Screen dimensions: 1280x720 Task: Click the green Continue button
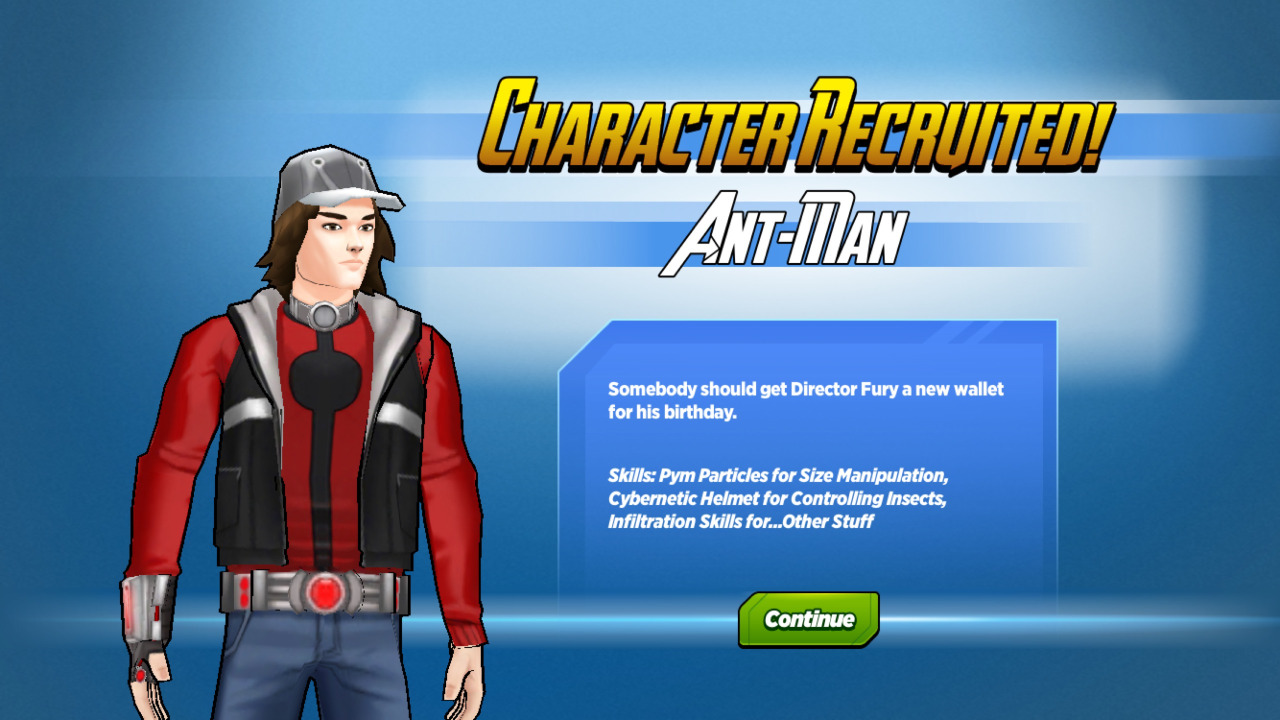coord(809,619)
